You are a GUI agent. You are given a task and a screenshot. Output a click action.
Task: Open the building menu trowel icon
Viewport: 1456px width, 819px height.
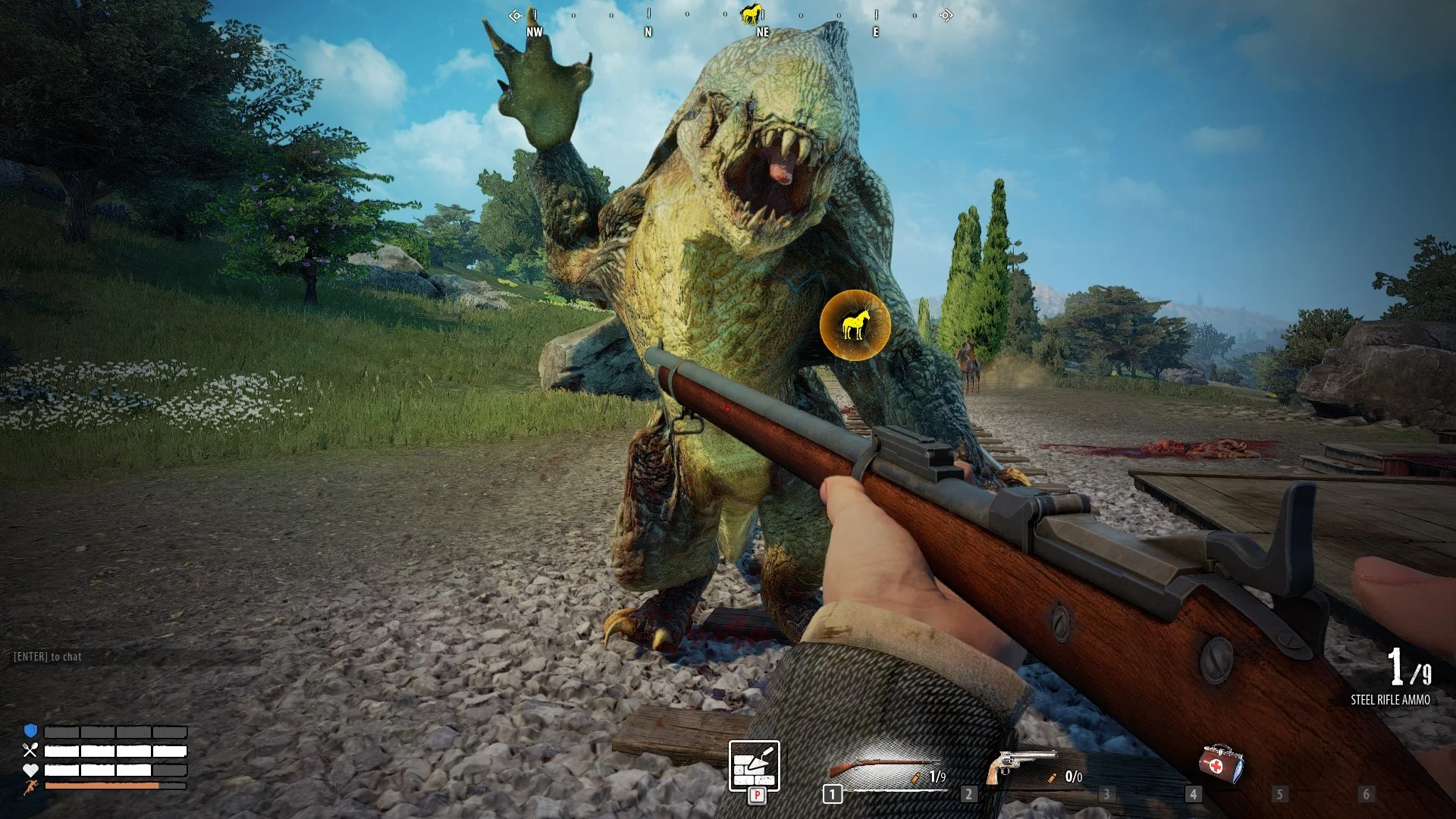754,766
